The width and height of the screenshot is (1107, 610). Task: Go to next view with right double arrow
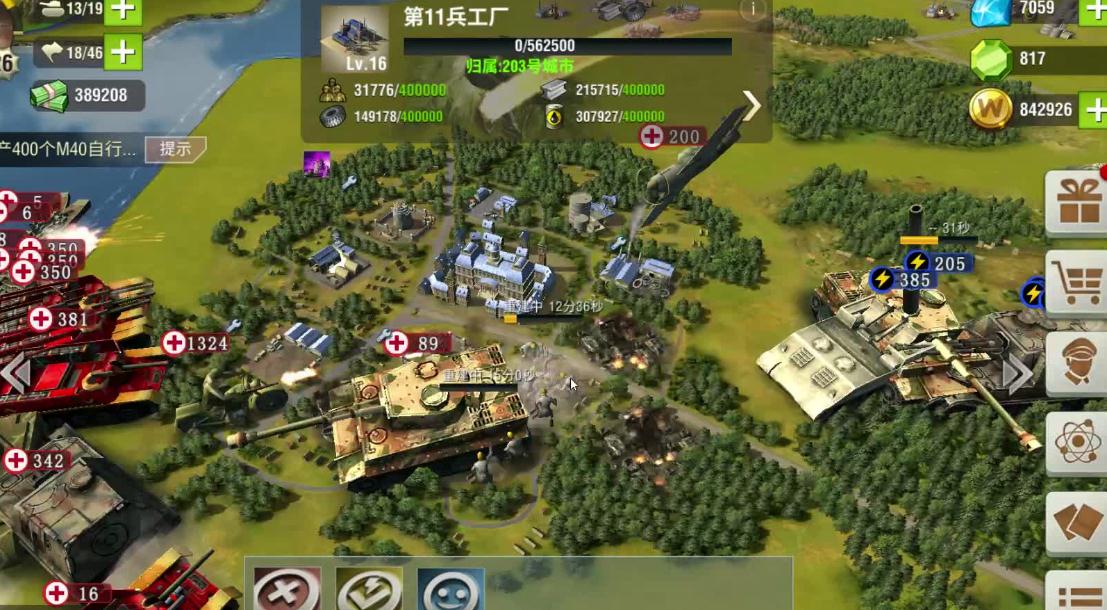[1018, 375]
